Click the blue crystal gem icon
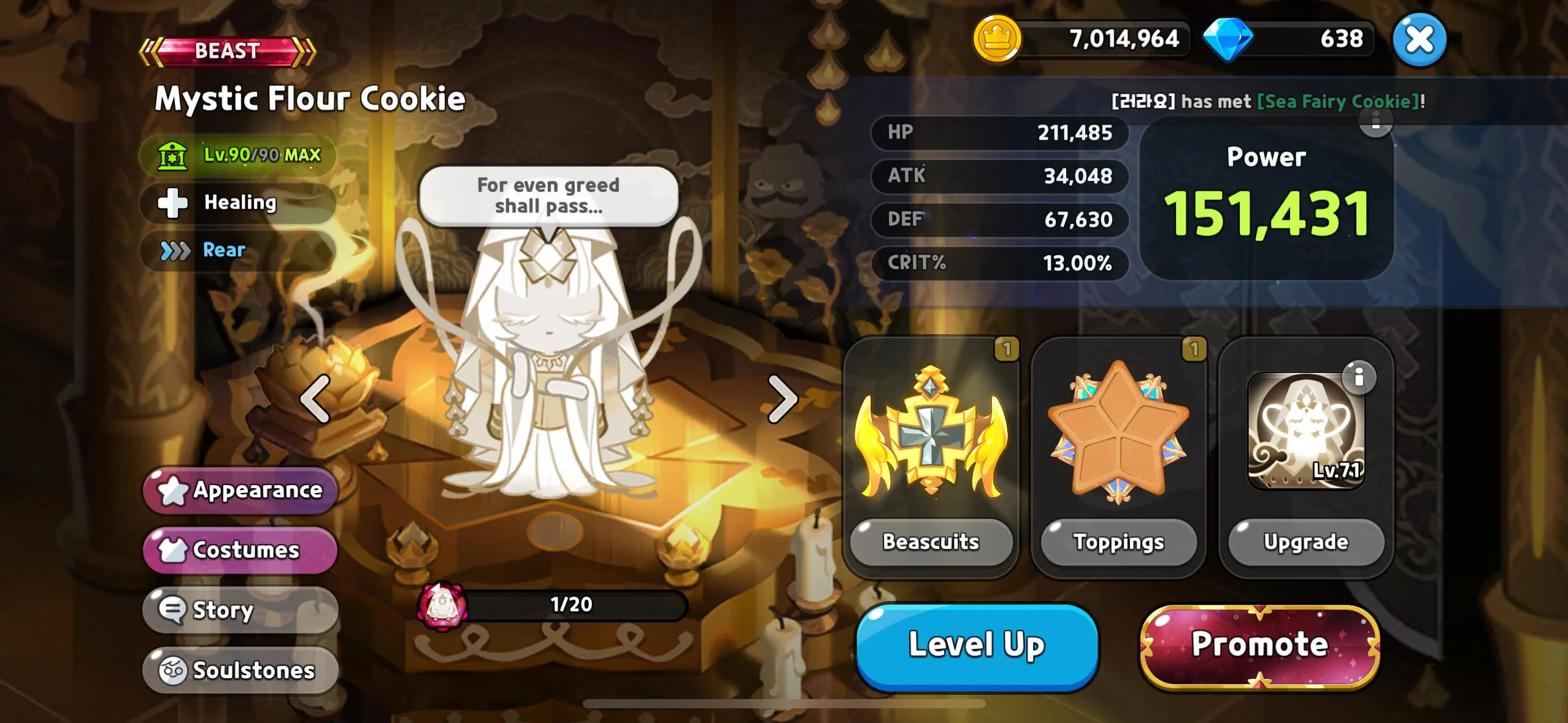 (x=1228, y=39)
